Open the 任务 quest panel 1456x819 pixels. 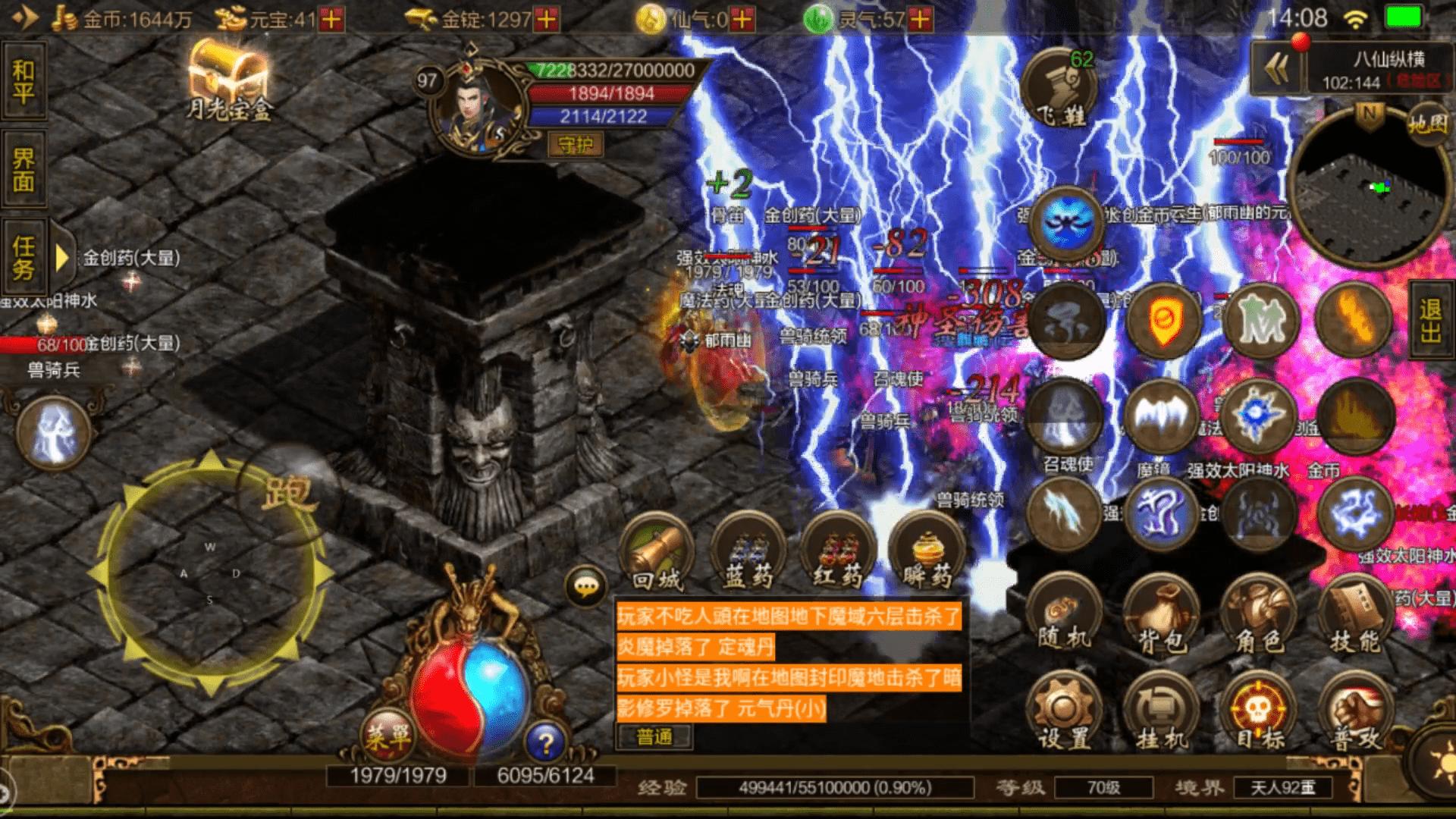(x=24, y=257)
